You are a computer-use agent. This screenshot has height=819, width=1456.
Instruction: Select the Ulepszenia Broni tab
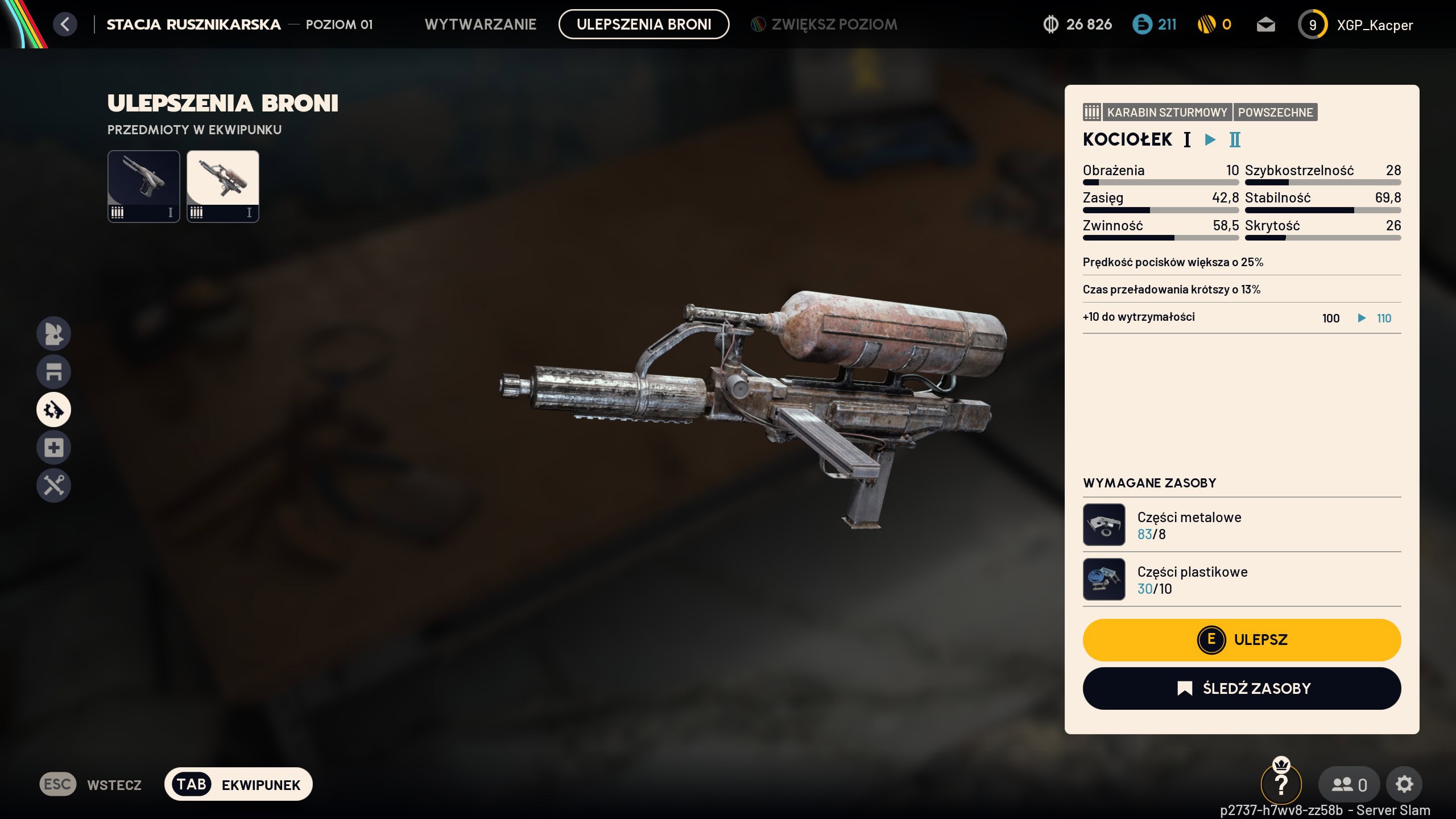[644, 24]
